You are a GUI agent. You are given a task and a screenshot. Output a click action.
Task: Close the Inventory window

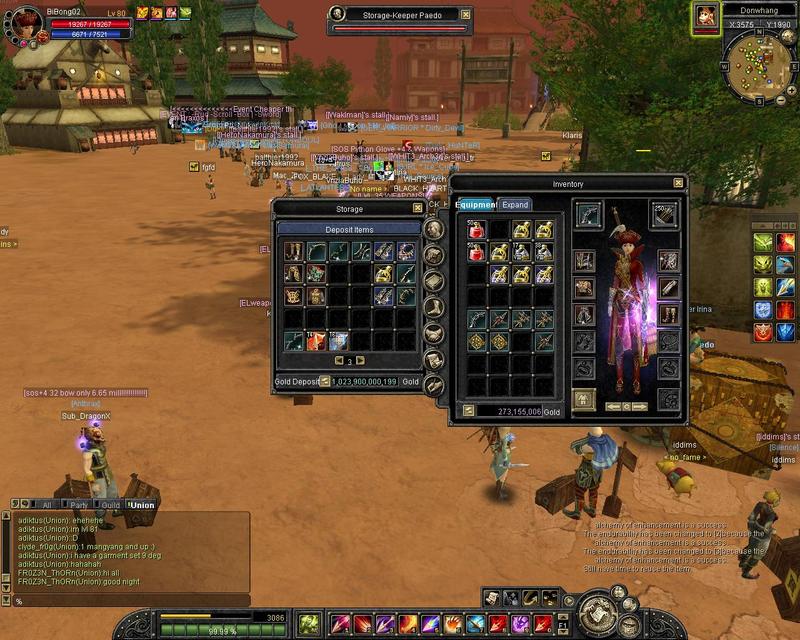(678, 183)
